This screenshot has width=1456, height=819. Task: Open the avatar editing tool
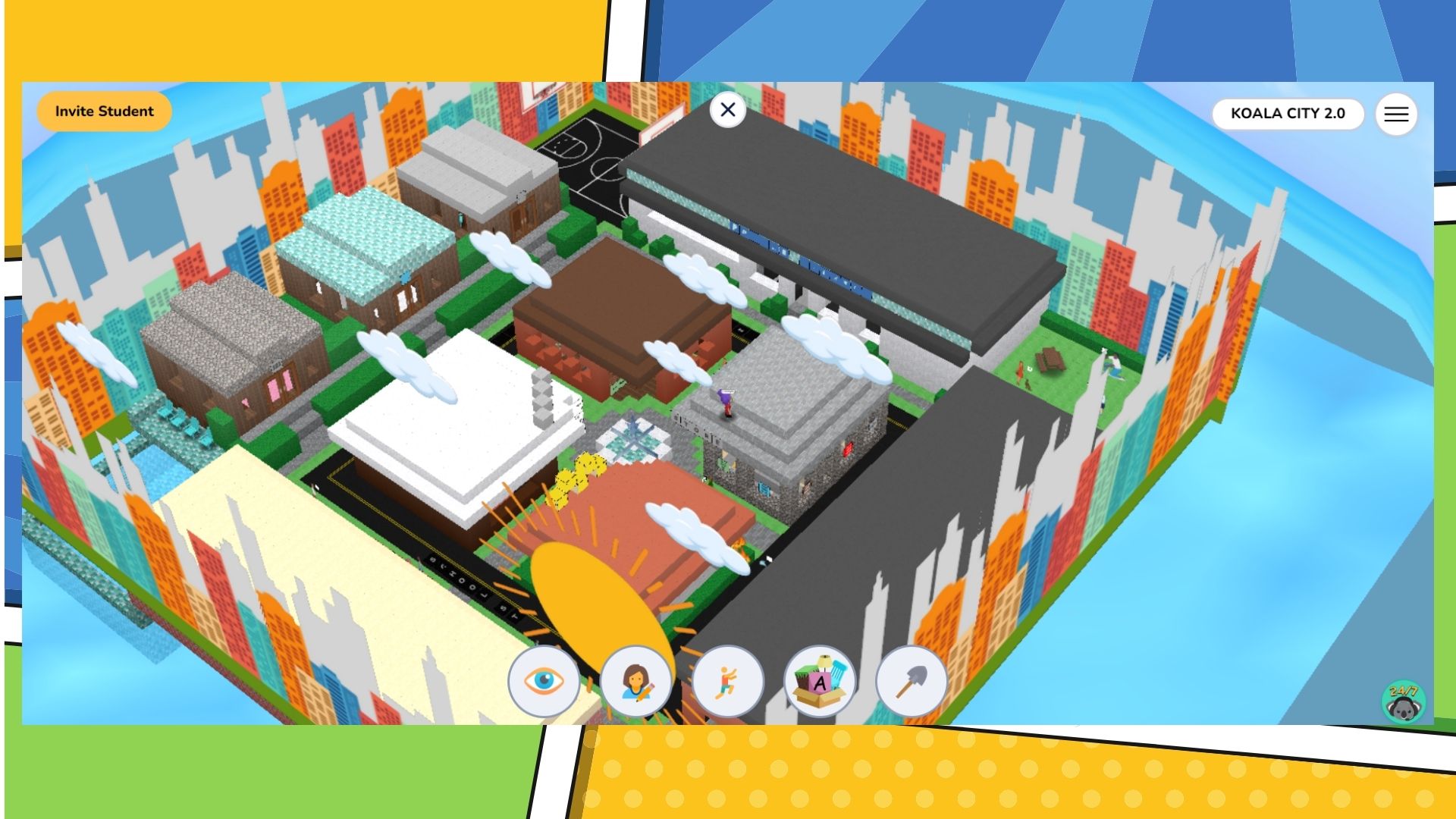(x=635, y=682)
